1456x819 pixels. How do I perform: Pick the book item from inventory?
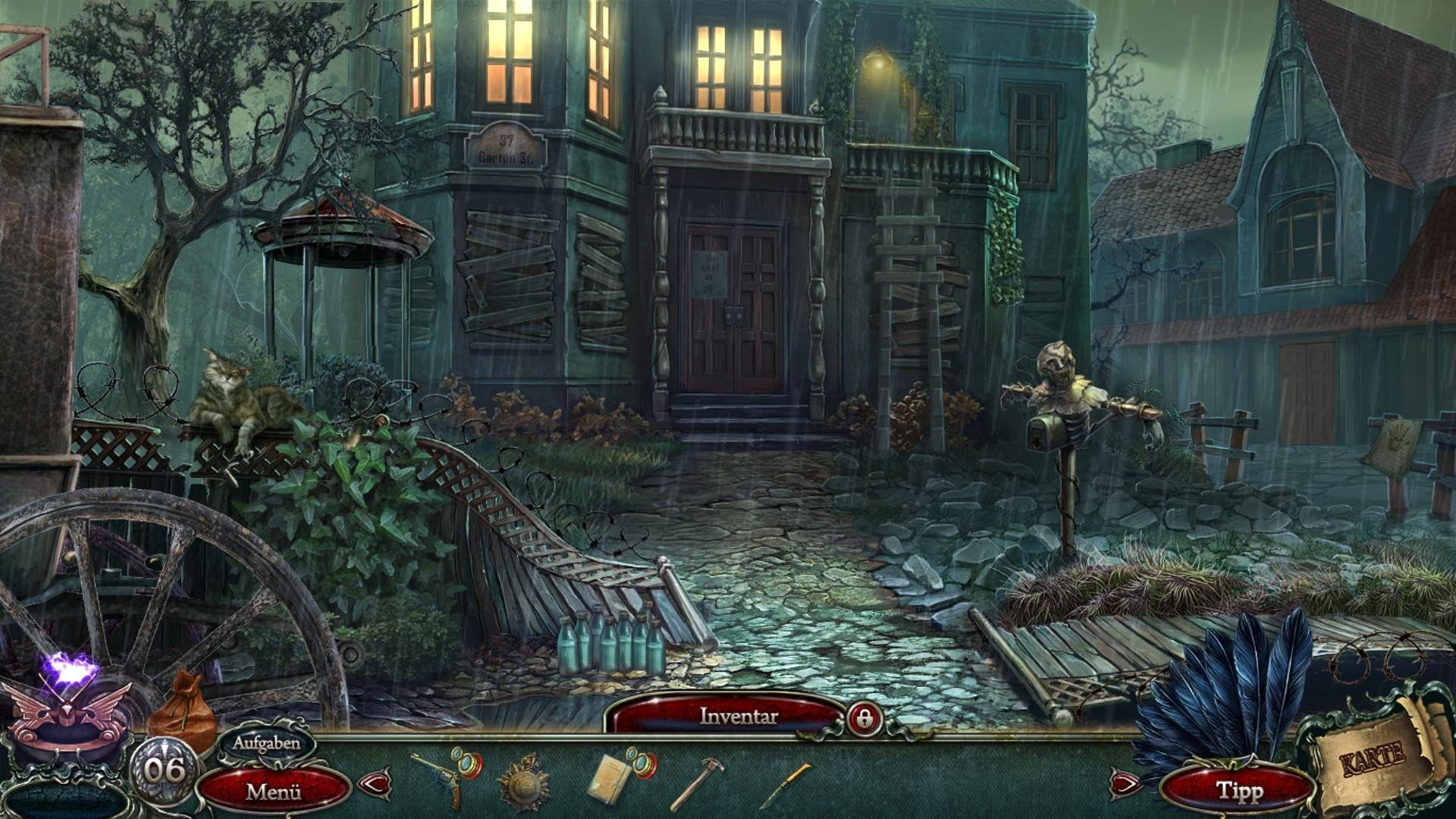pos(613,778)
